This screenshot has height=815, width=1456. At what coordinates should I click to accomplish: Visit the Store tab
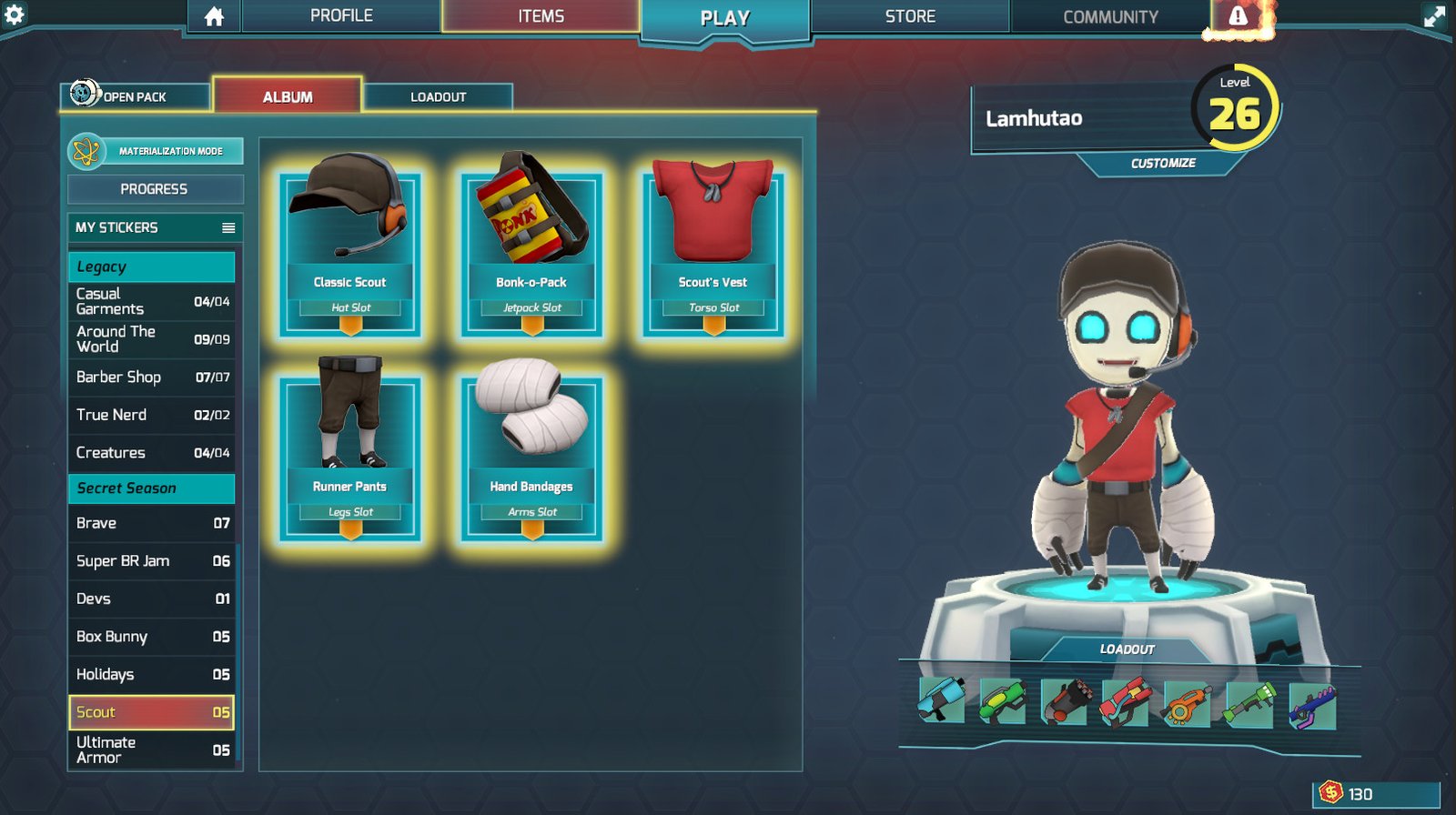click(910, 16)
